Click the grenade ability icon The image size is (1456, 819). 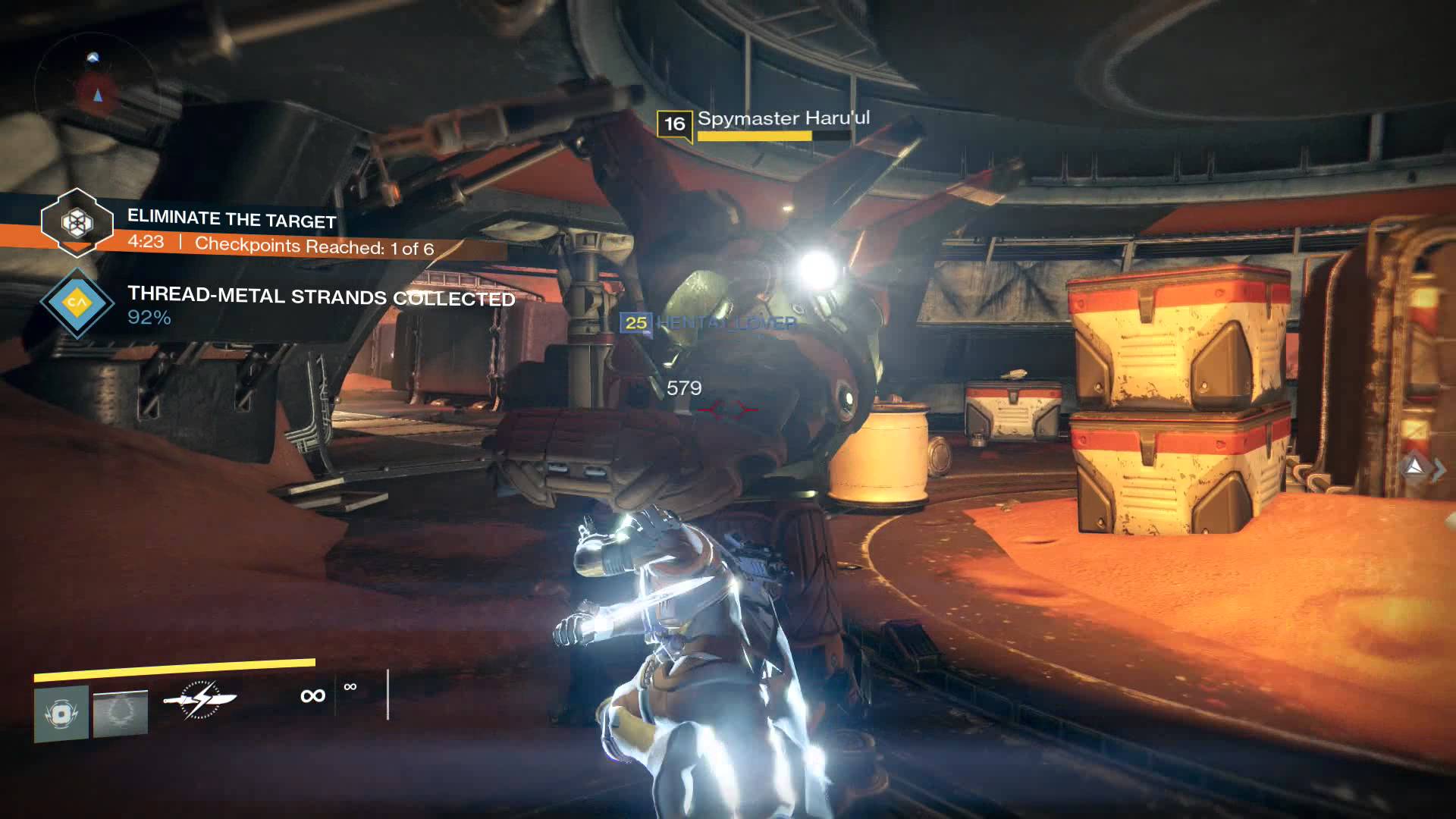pyautogui.click(x=61, y=714)
